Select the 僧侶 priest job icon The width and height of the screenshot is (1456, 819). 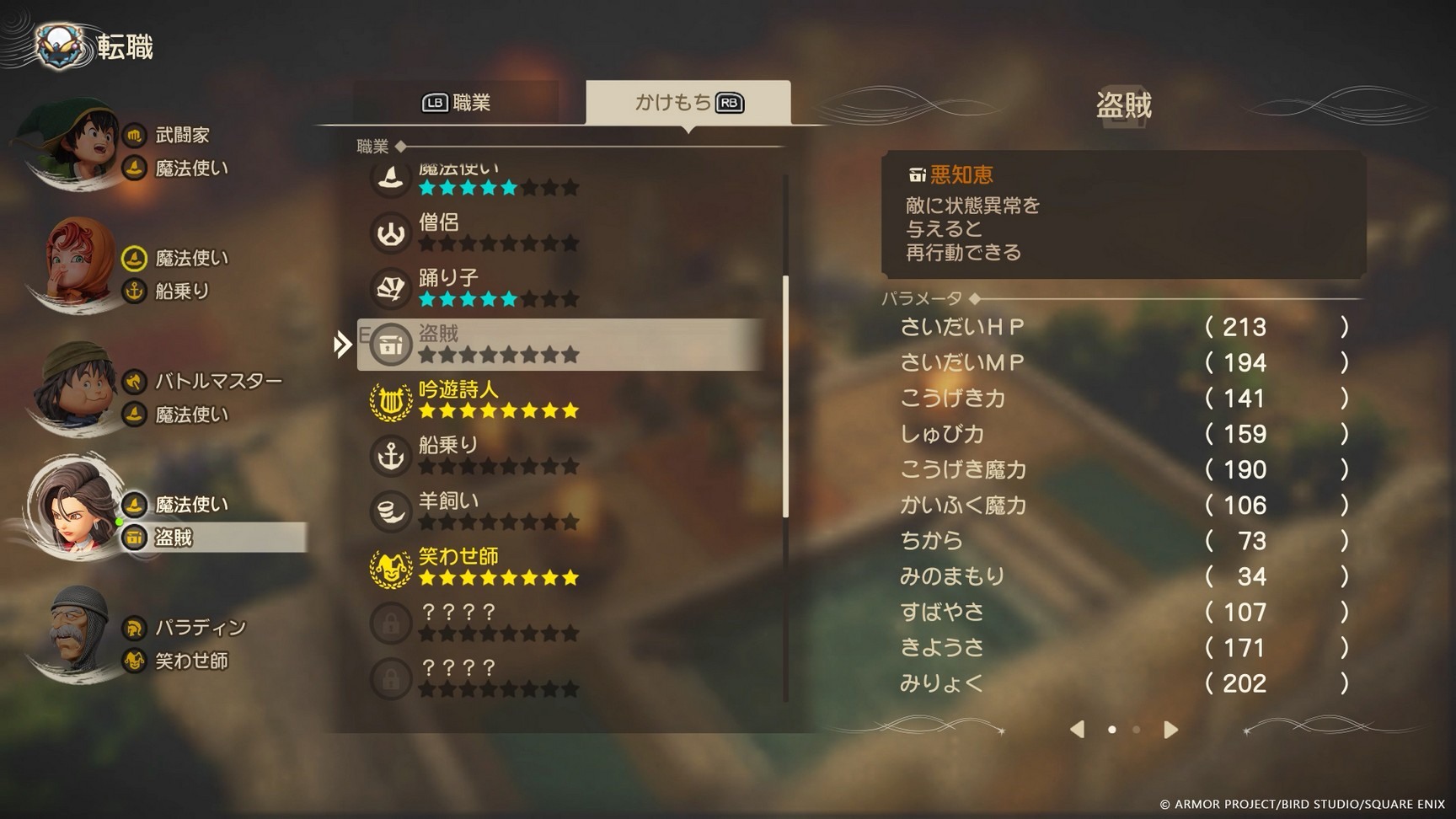click(389, 233)
